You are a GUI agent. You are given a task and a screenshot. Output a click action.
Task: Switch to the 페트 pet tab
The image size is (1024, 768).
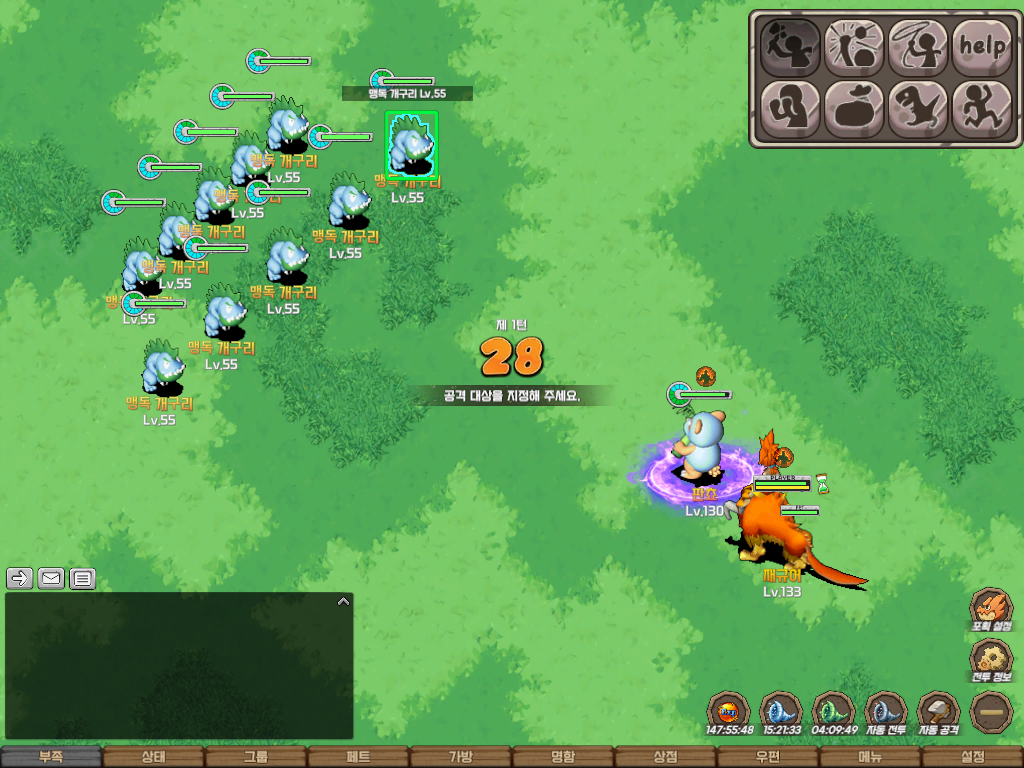coord(358,757)
